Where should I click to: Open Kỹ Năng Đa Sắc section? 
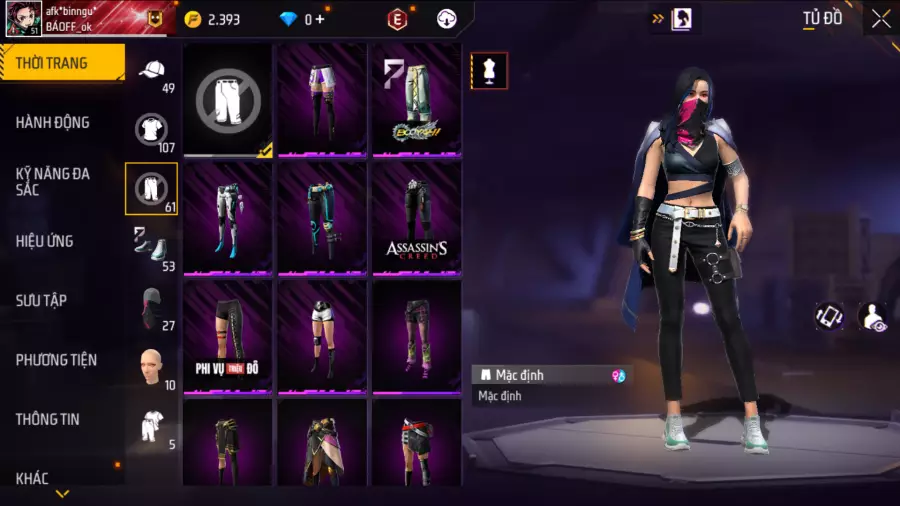(53, 181)
